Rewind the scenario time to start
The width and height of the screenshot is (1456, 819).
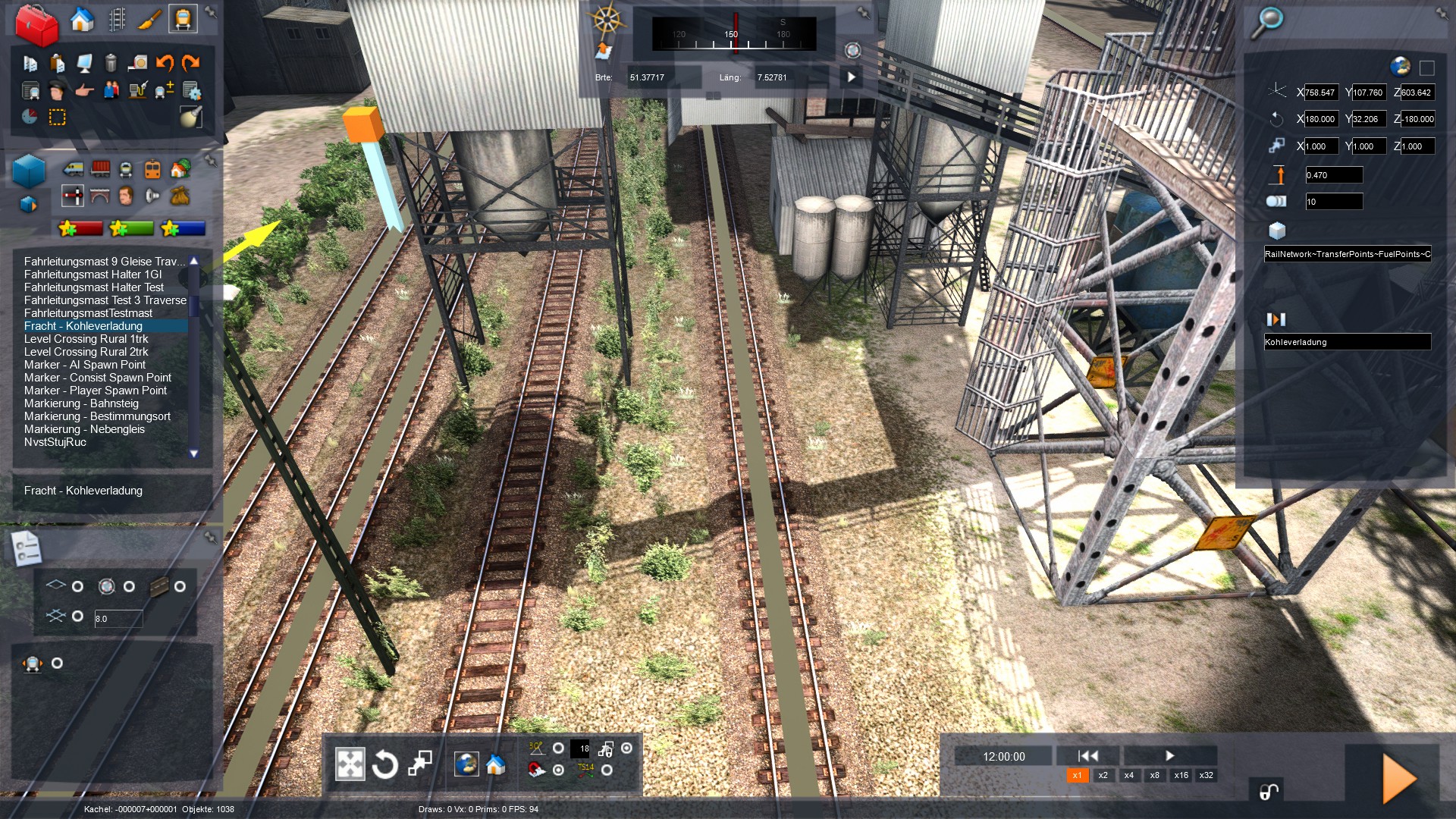click(x=1087, y=755)
